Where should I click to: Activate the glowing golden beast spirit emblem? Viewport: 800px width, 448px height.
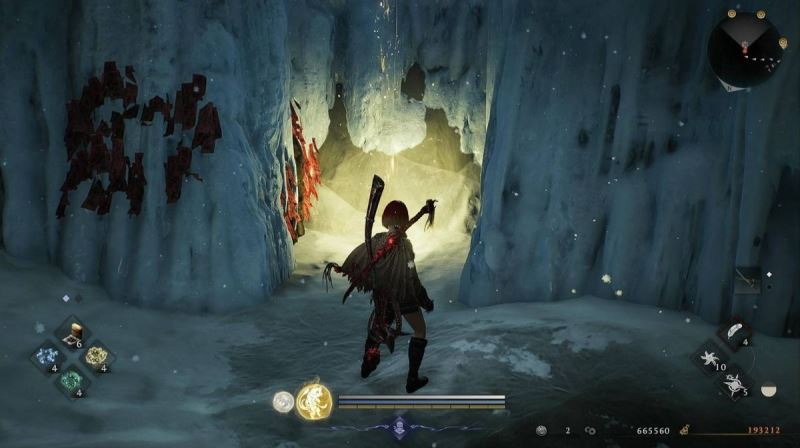click(313, 401)
